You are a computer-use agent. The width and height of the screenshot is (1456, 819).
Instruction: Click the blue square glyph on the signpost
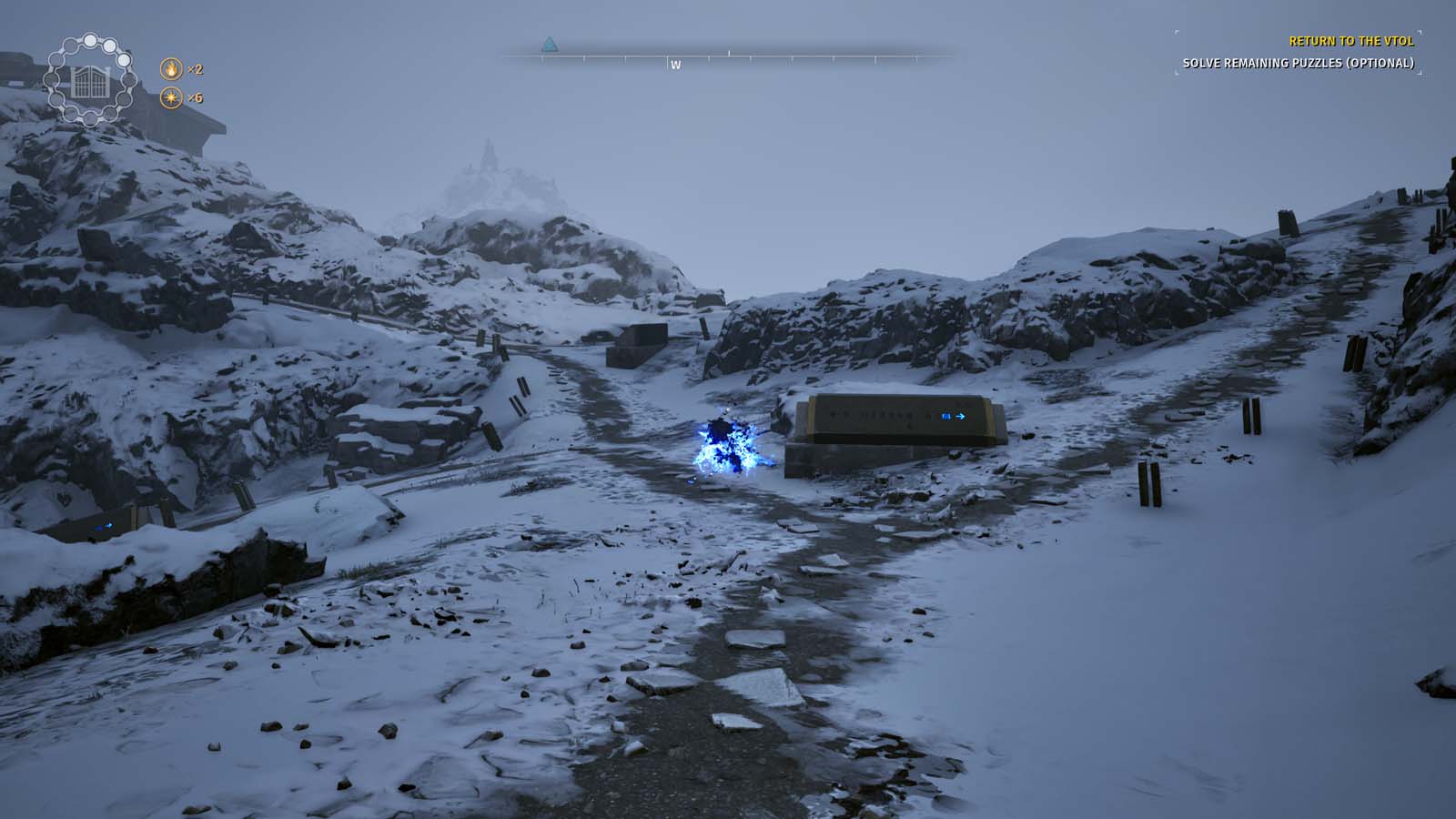click(946, 417)
